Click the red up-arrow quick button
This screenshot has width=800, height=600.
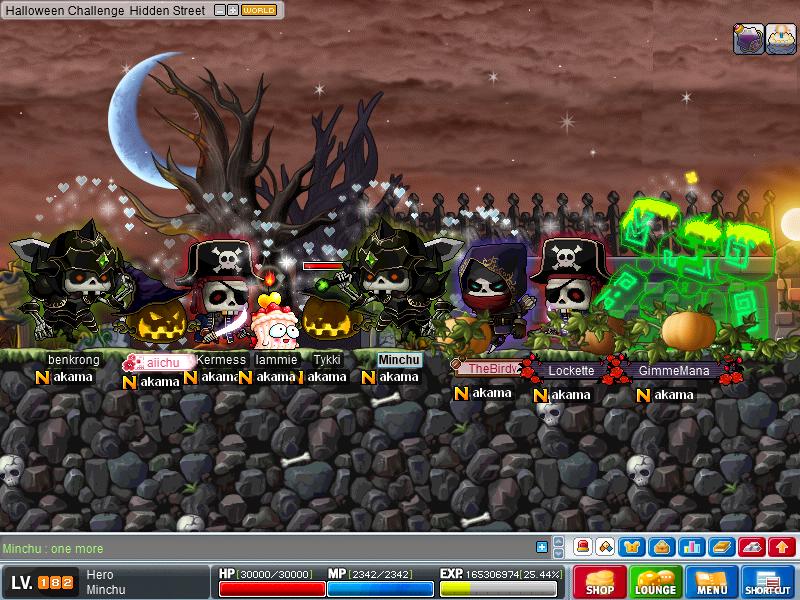[782, 547]
